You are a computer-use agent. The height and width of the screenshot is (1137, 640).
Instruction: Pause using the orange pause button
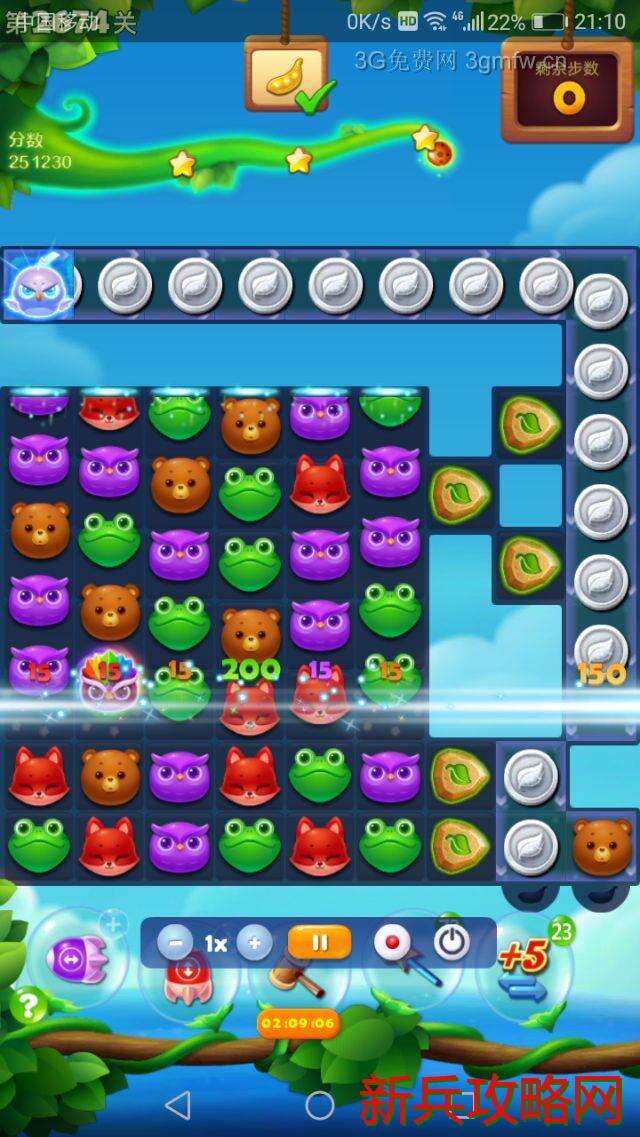click(319, 942)
